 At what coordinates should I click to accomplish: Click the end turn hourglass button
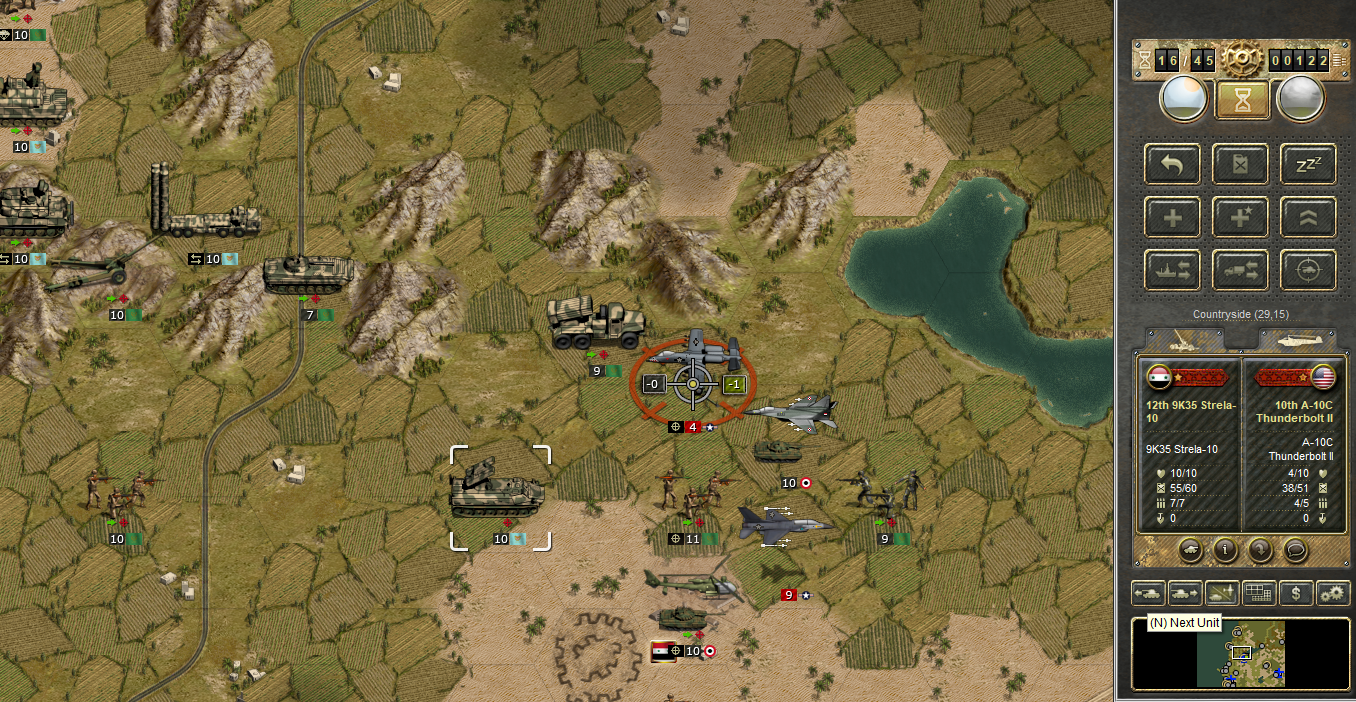(x=1242, y=99)
